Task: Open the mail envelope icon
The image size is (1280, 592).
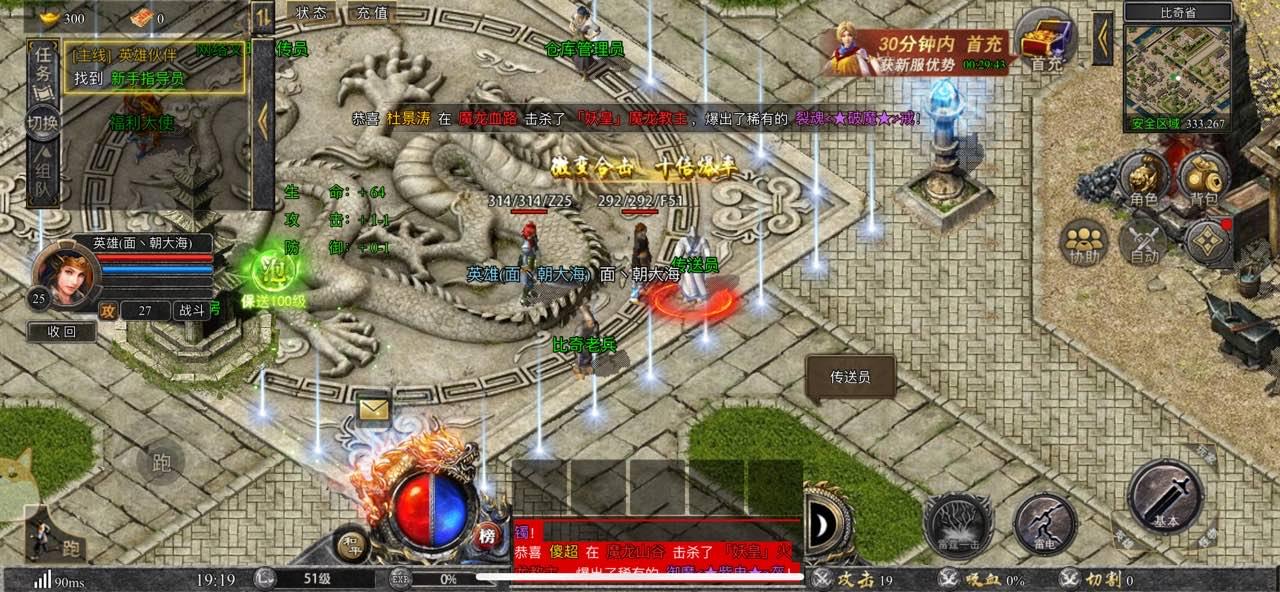Action: 374,409
